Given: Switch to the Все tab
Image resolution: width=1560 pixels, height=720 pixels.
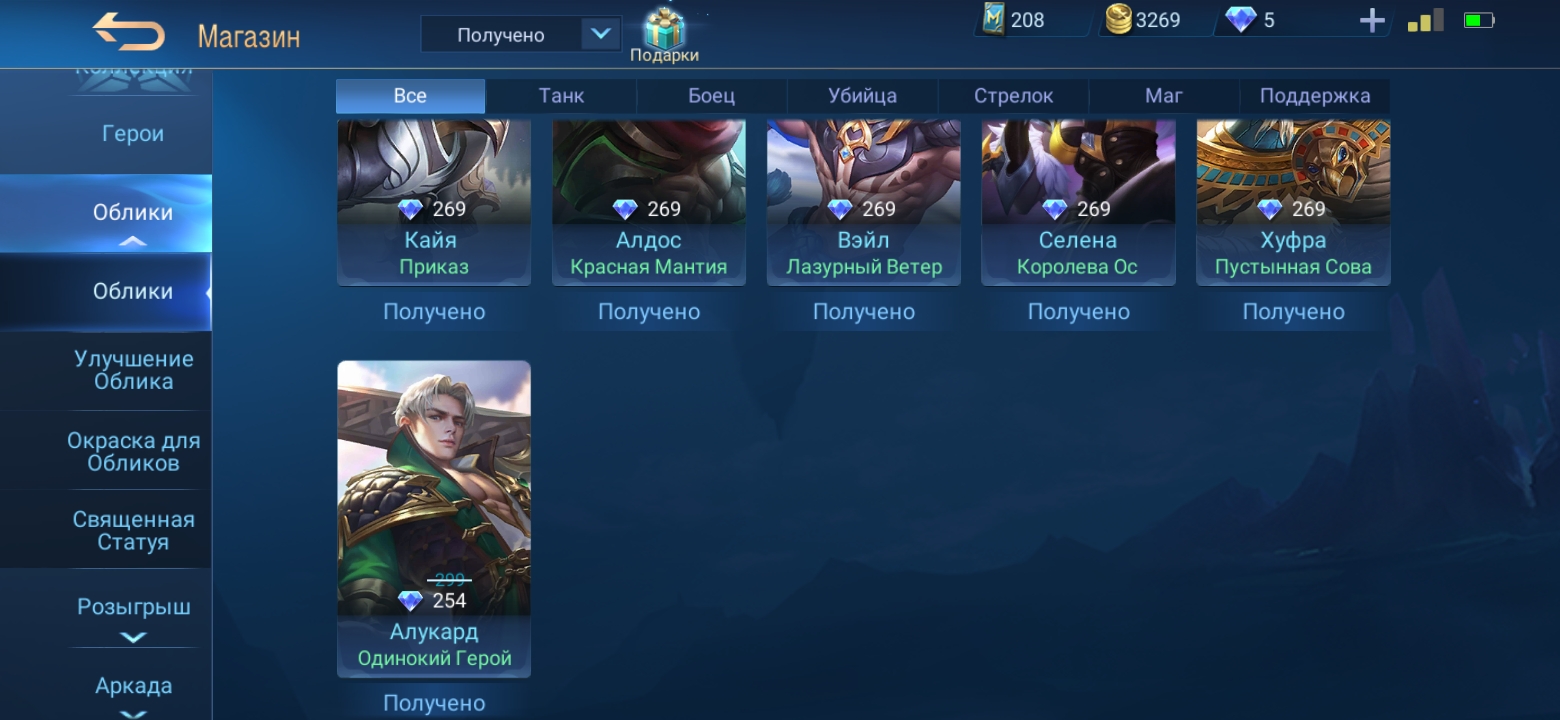Looking at the screenshot, I should [x=410, y=96].
